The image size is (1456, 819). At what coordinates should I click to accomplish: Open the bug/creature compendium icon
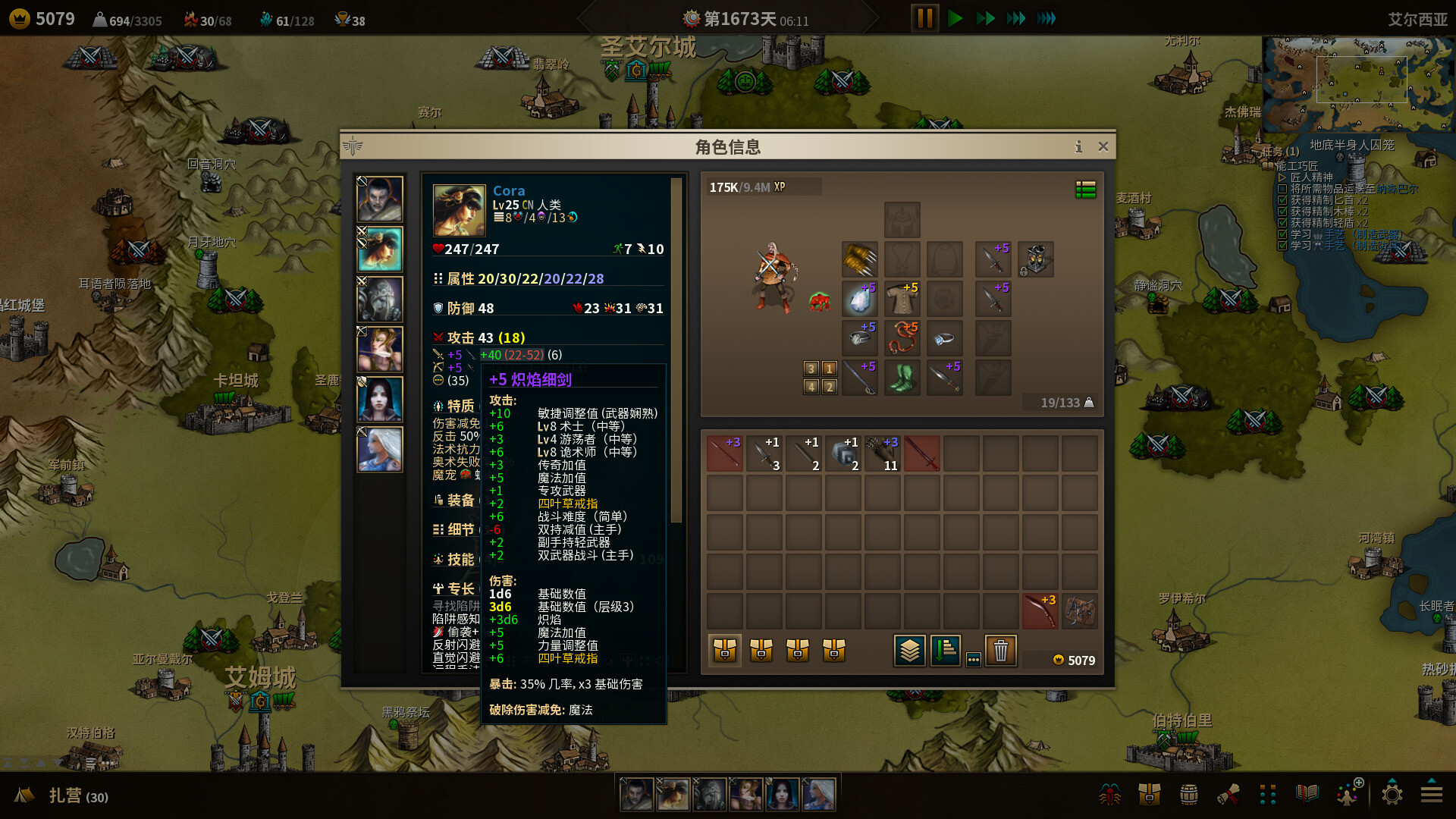coord(1110,794)
